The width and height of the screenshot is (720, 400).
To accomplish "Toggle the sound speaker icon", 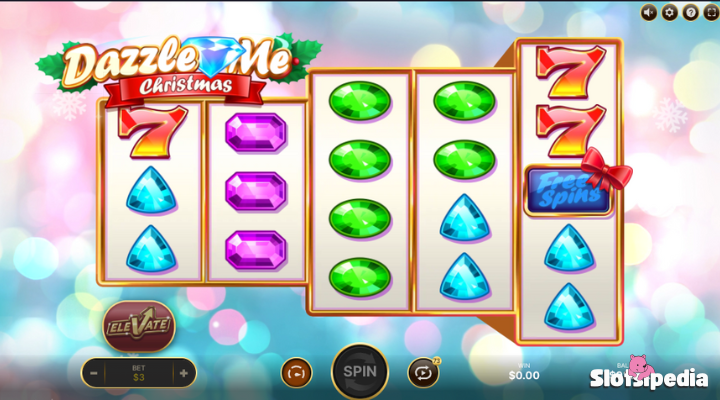I will 649,12.
